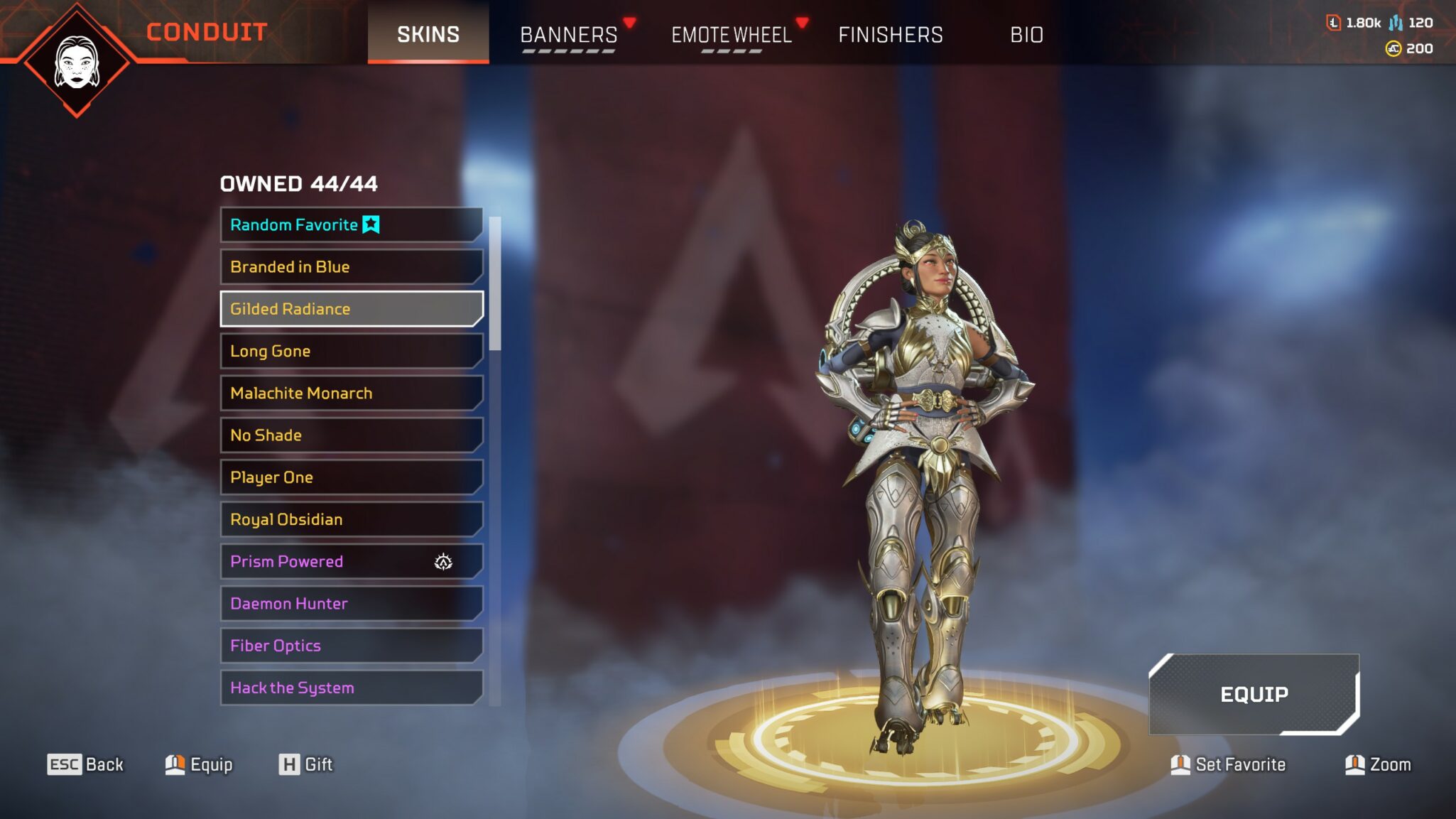The height and width of the screenshot is (819, 1456).
Task: Open the Emote Wheel tab
Action: [x=732, y=34]
